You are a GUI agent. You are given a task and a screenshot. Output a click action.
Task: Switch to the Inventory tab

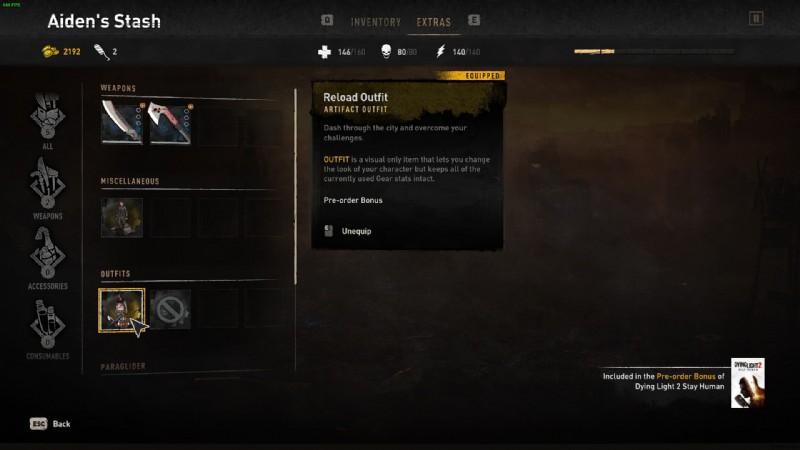pyautogui.click(x=376, y=22)
